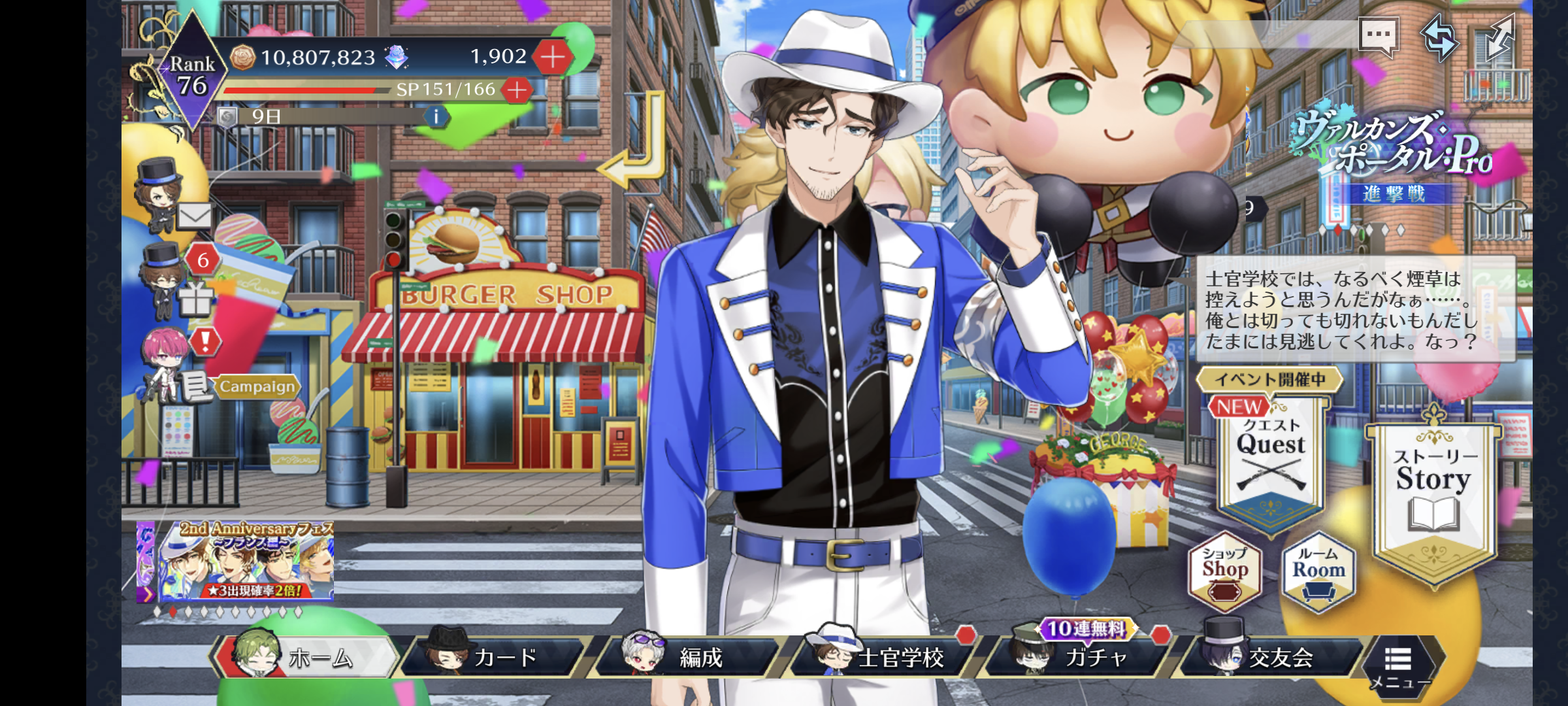Open the メニュー list menu

click(1399, 664)
